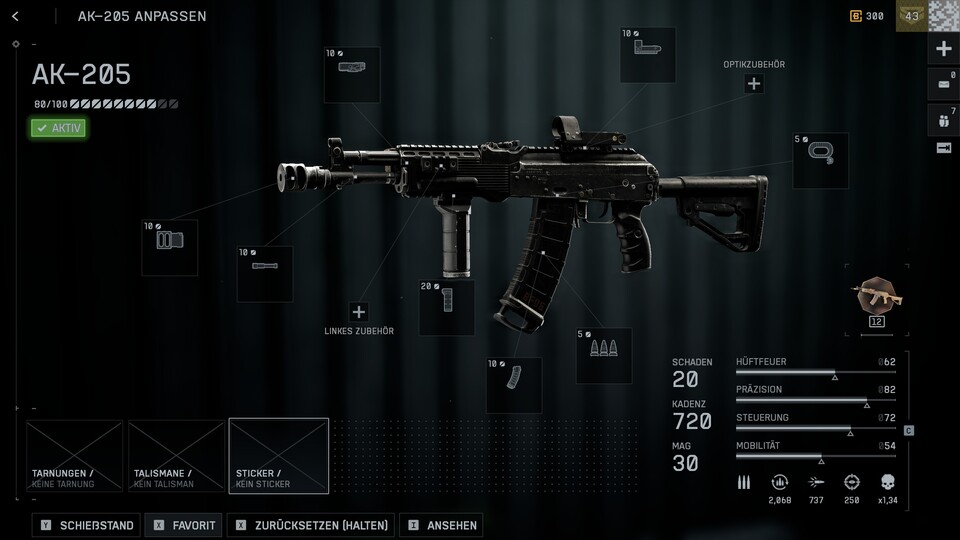The image size is (960, 540).
Task: Go back using the arrow at top left
Action: [15, 16]
